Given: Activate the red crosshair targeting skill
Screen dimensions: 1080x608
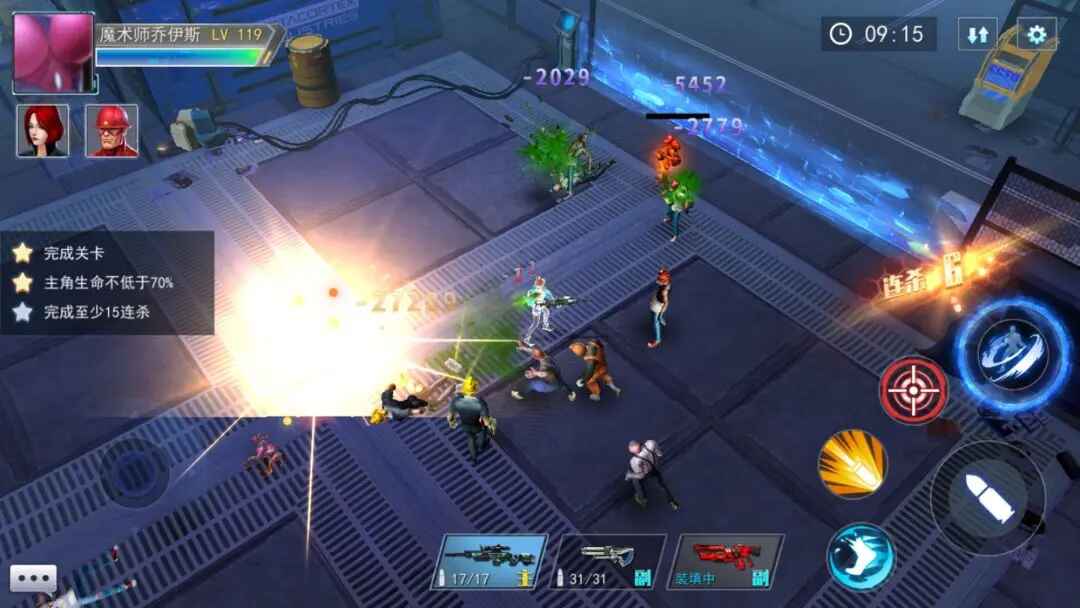Looking at the screenshot, I should pyautogui.click(x=914, y=389).
